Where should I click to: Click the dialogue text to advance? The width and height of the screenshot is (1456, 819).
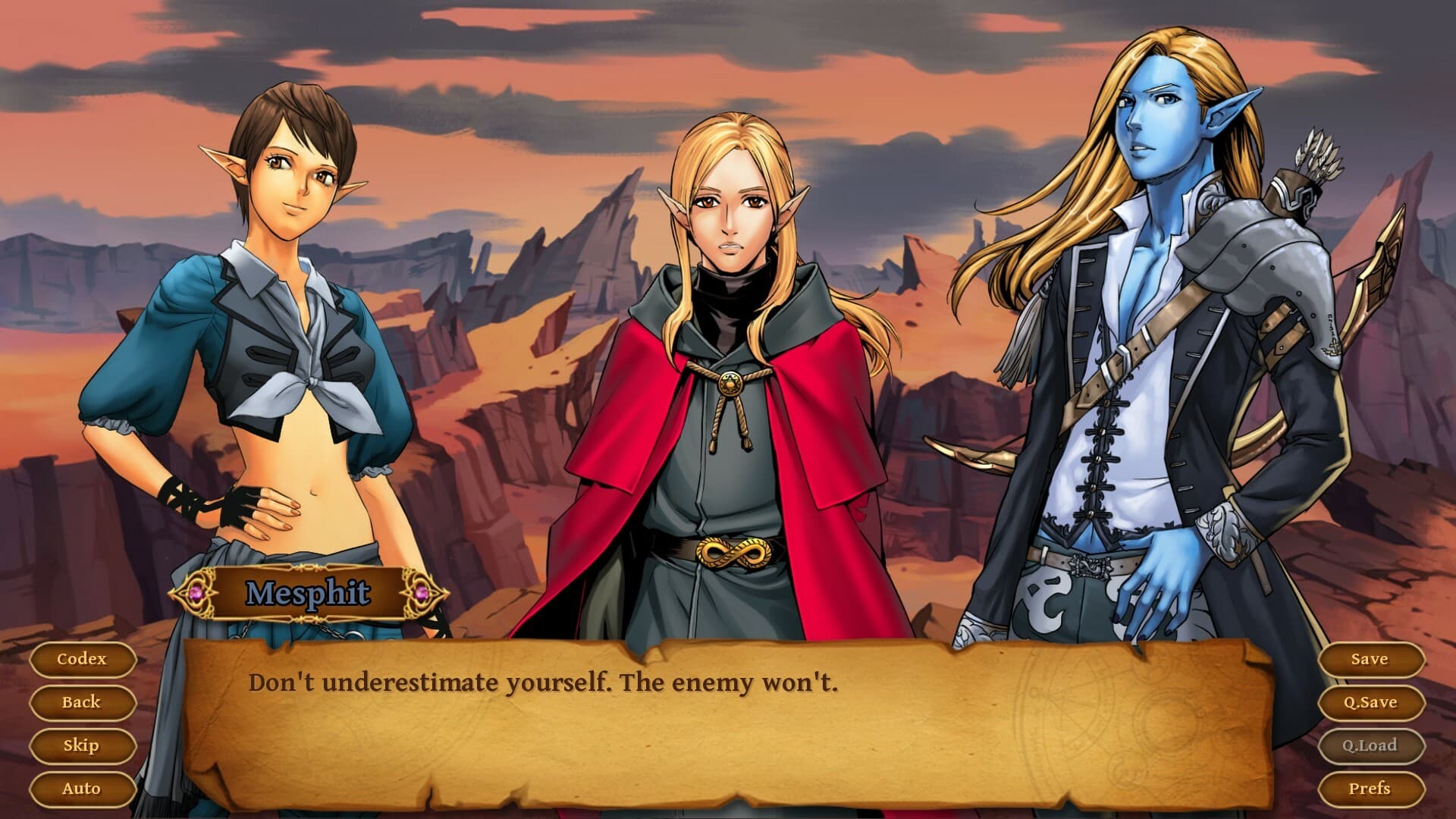point(542,682)
